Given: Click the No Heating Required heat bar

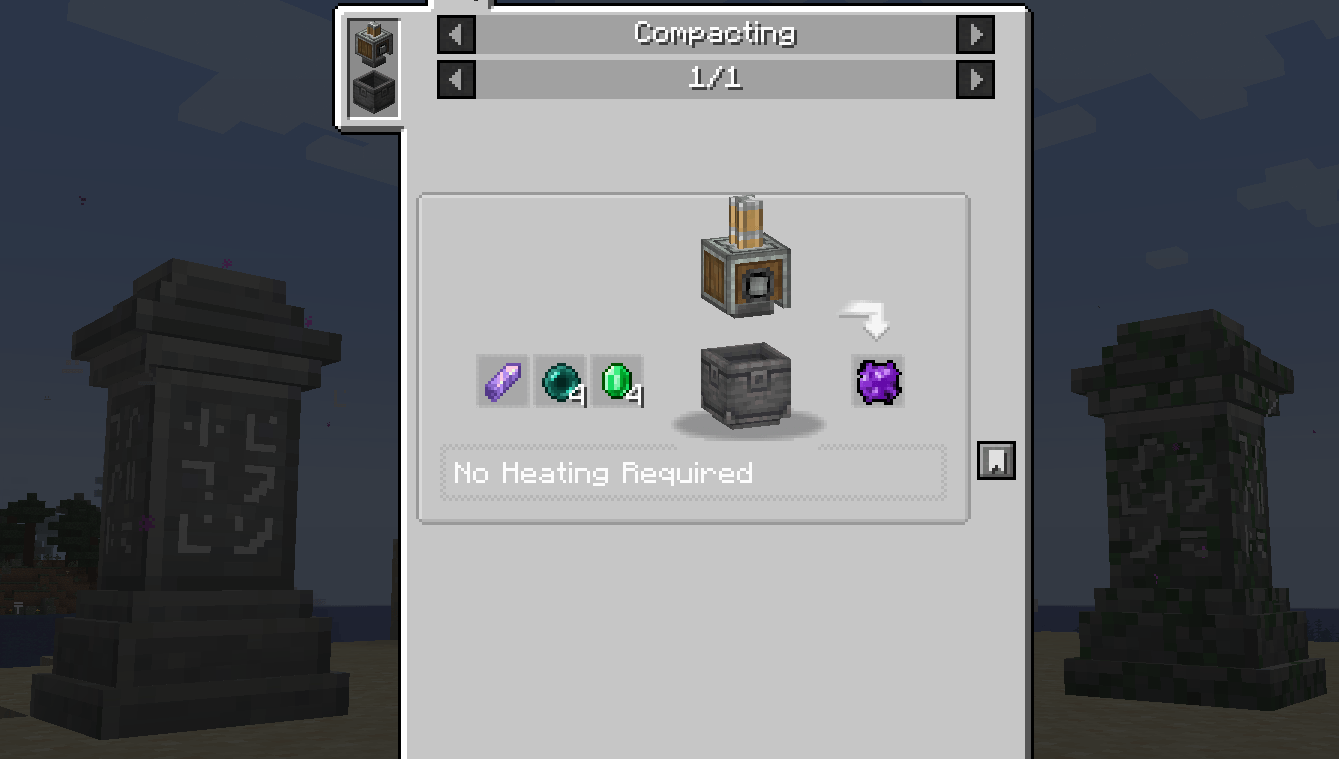Looking at the screenshot, I should click(694, 472).
